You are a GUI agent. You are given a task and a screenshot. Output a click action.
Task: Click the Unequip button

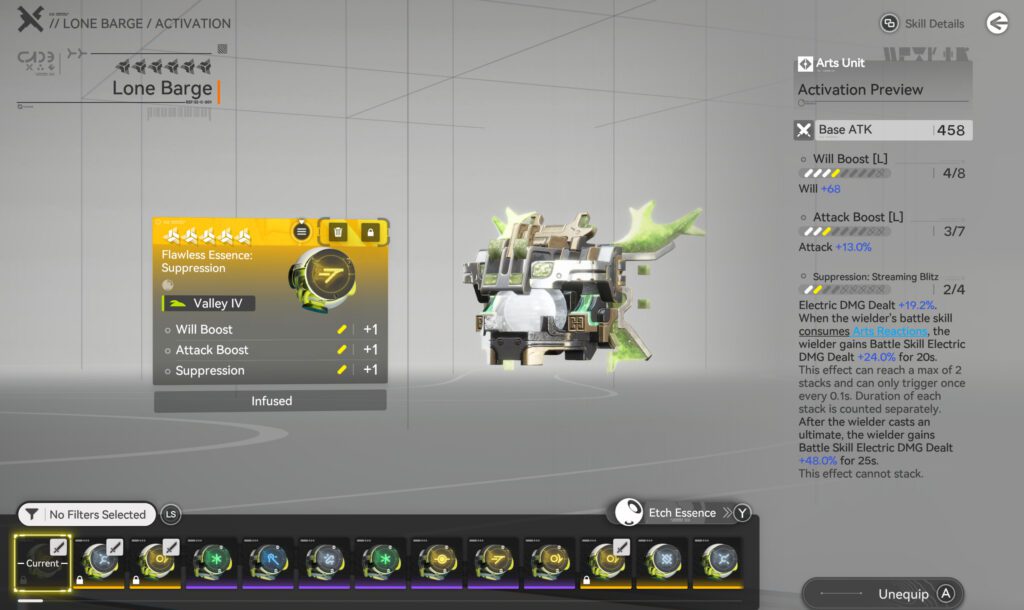(x=883, y=594)
